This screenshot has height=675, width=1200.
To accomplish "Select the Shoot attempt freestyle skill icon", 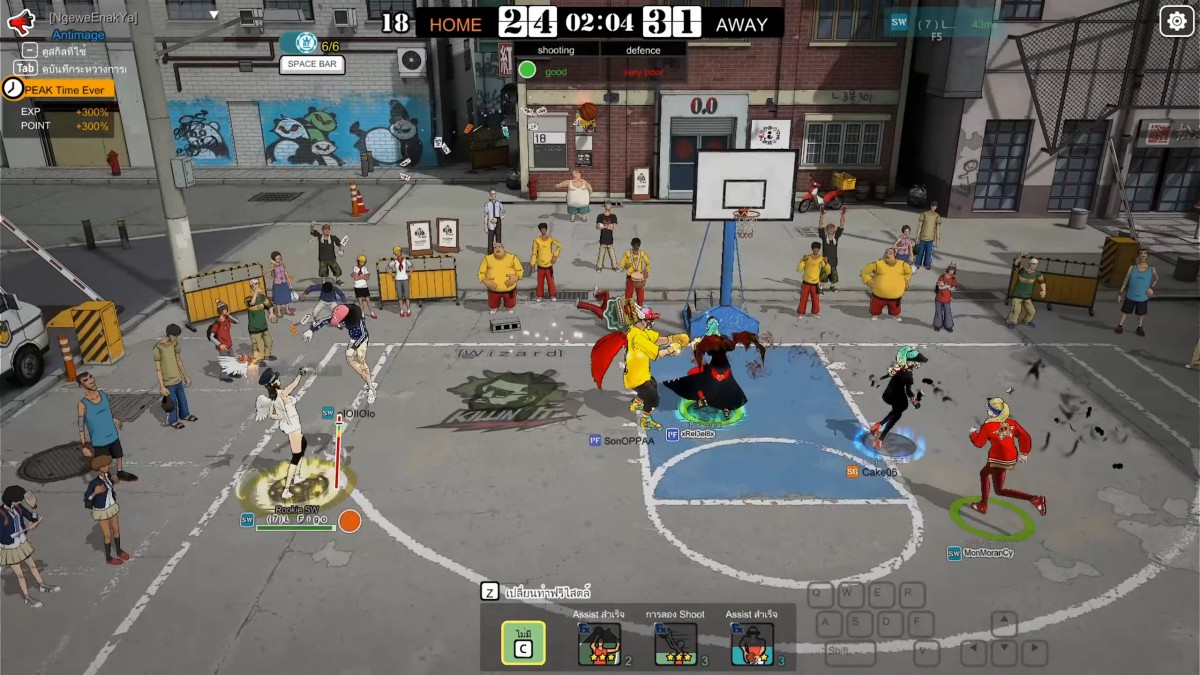I will (x=675, y=644).
